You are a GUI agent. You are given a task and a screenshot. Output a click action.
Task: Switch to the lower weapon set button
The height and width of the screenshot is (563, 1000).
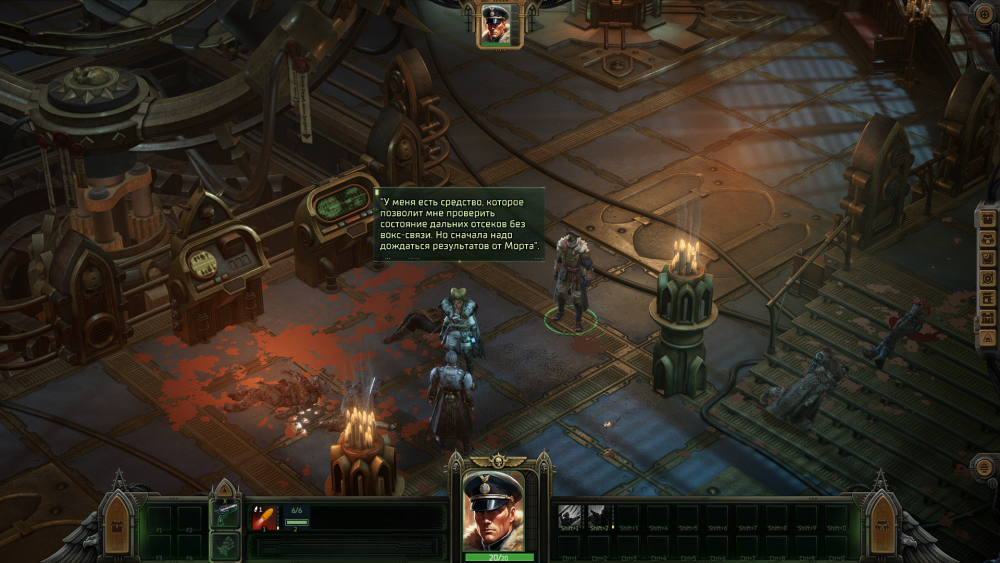[x=224, y=546]
